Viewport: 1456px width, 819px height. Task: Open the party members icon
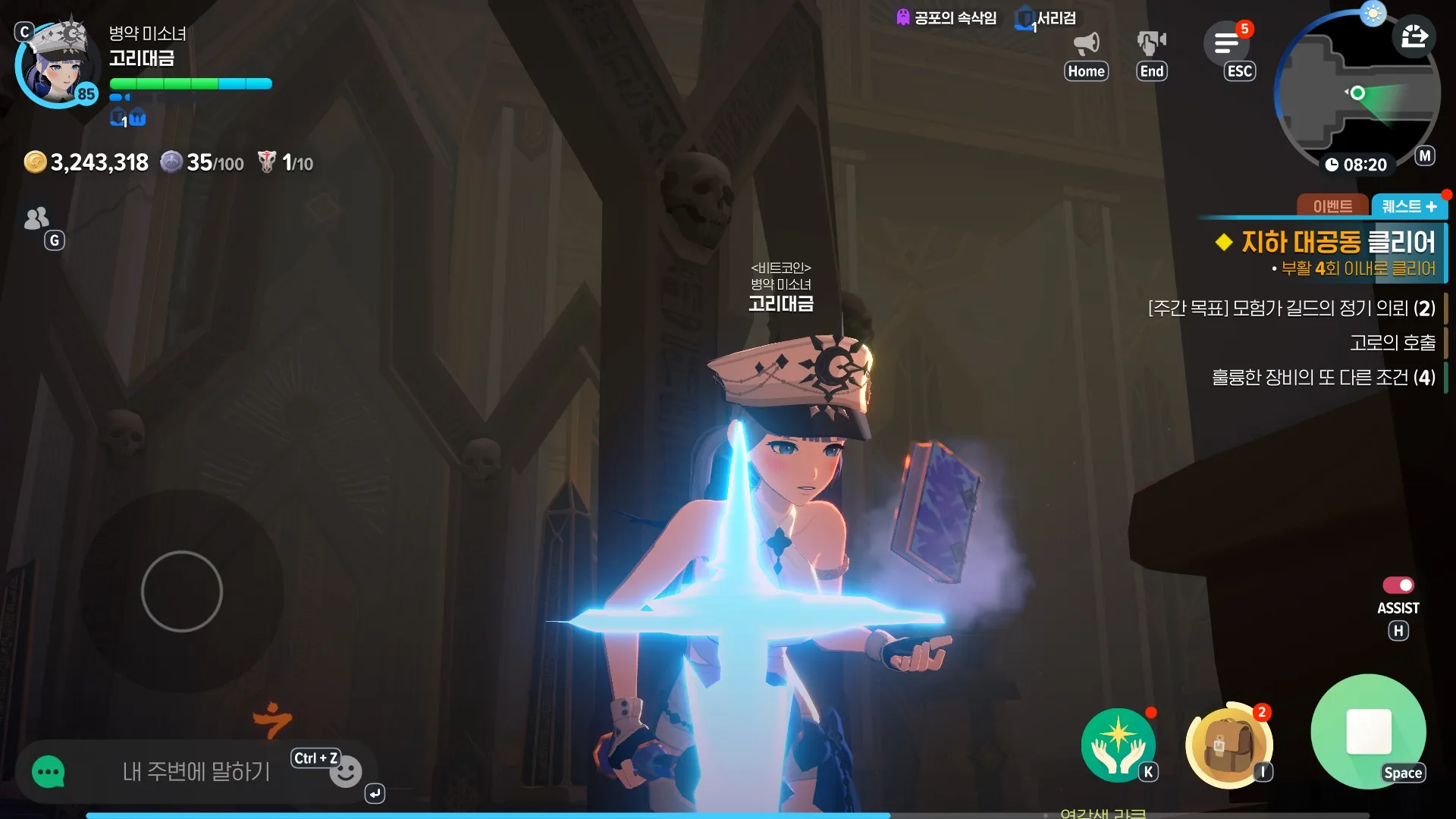point(36,218)
